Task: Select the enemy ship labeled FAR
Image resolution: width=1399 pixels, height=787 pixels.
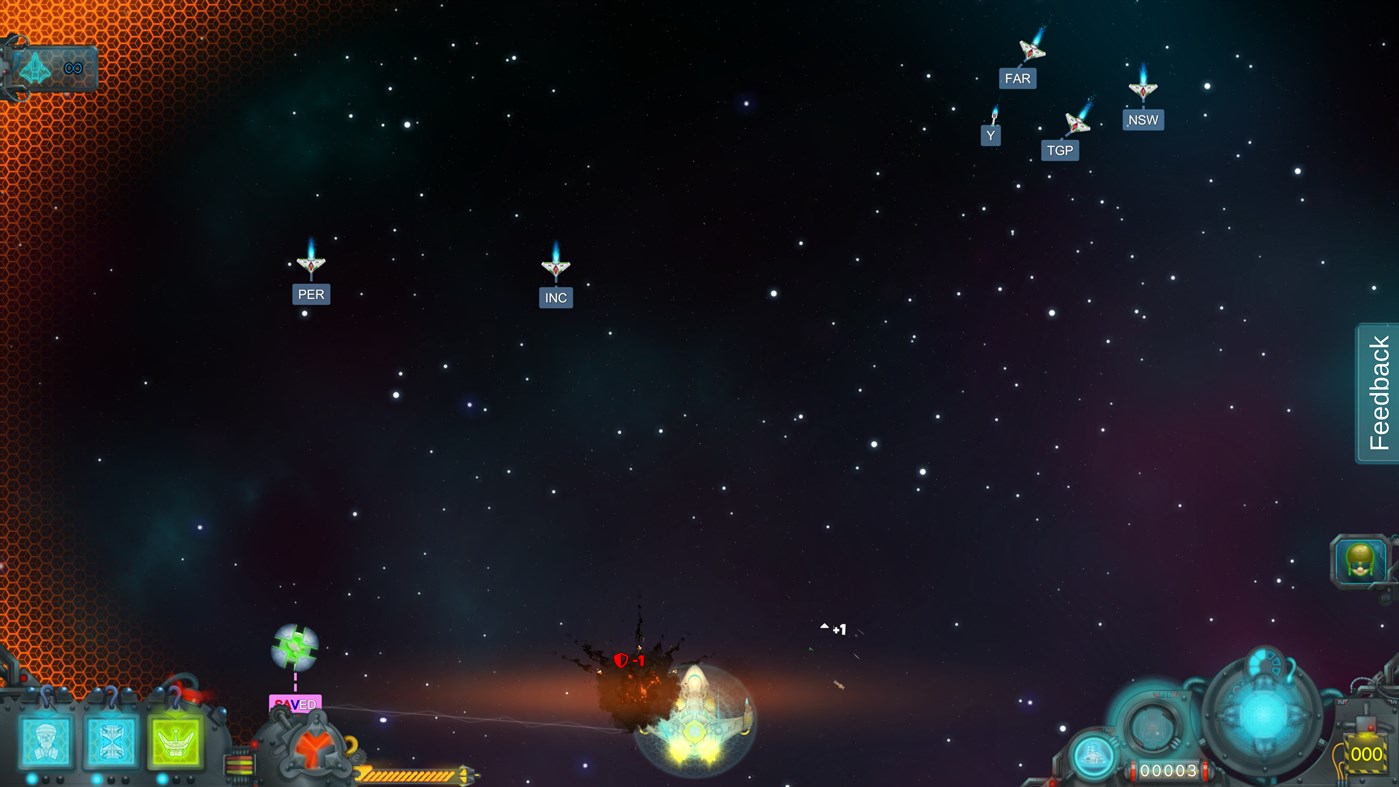Action: click(x=1032, y=52)
